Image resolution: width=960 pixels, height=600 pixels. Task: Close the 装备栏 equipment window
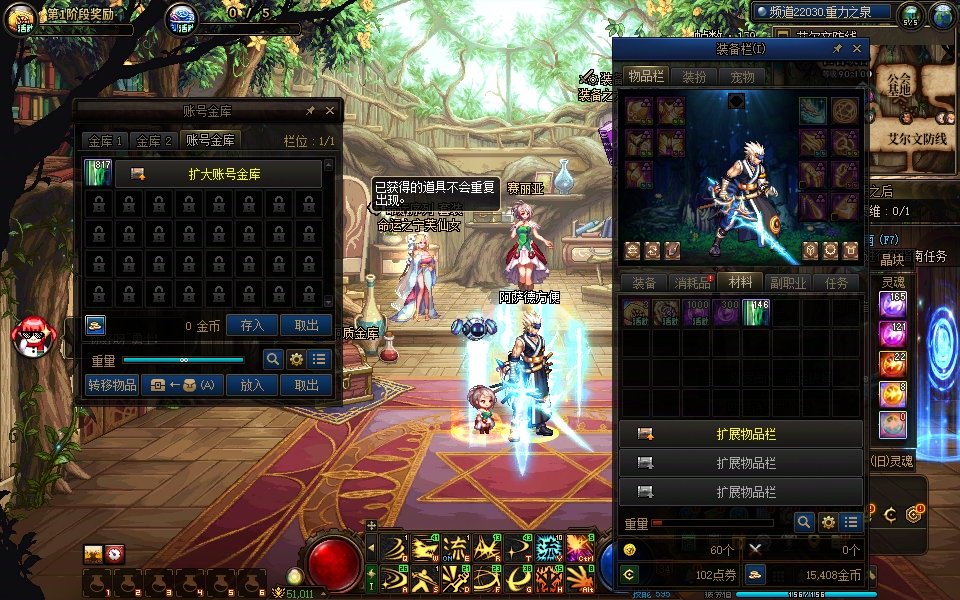(x=856, y=48)
